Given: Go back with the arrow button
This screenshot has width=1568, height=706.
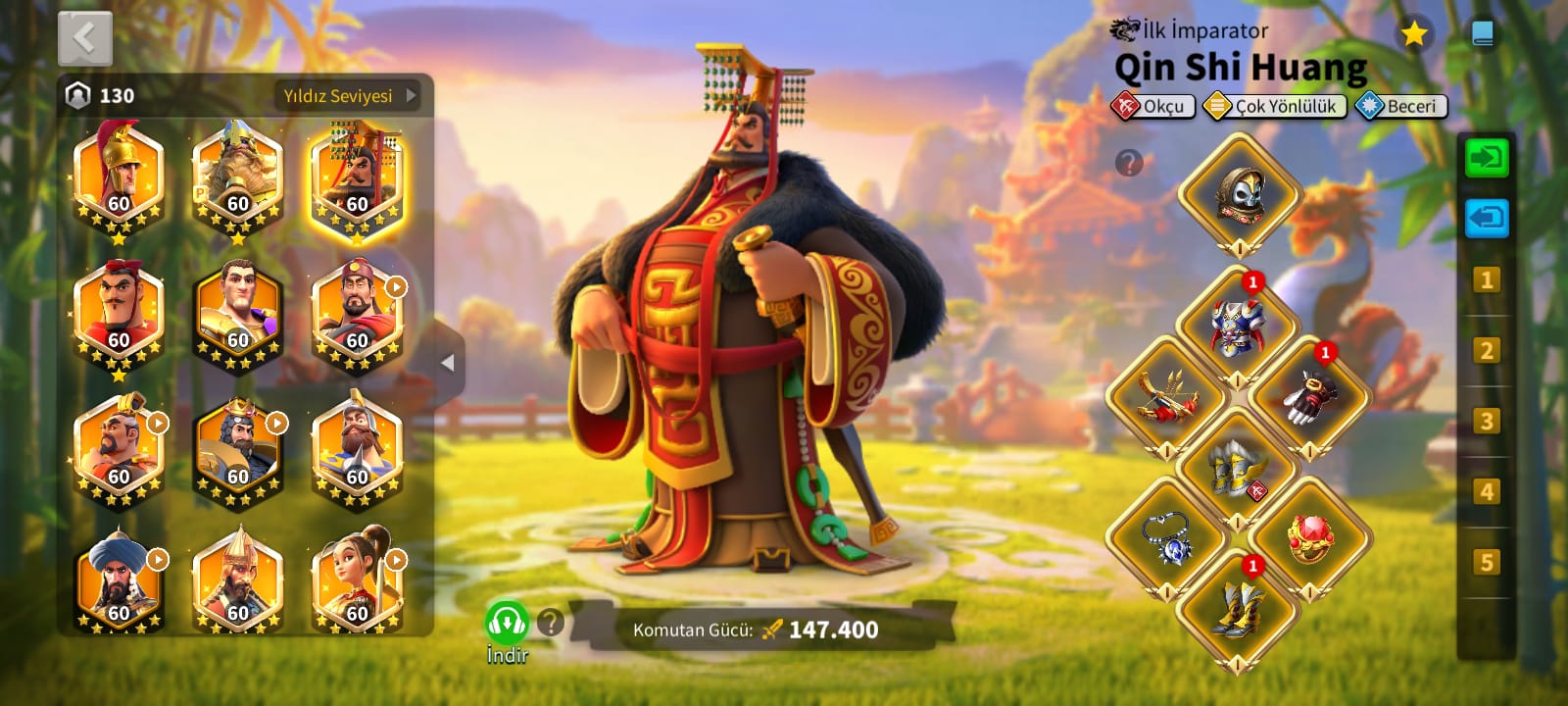Looking at the screenshot, I should tap(85, 39).
